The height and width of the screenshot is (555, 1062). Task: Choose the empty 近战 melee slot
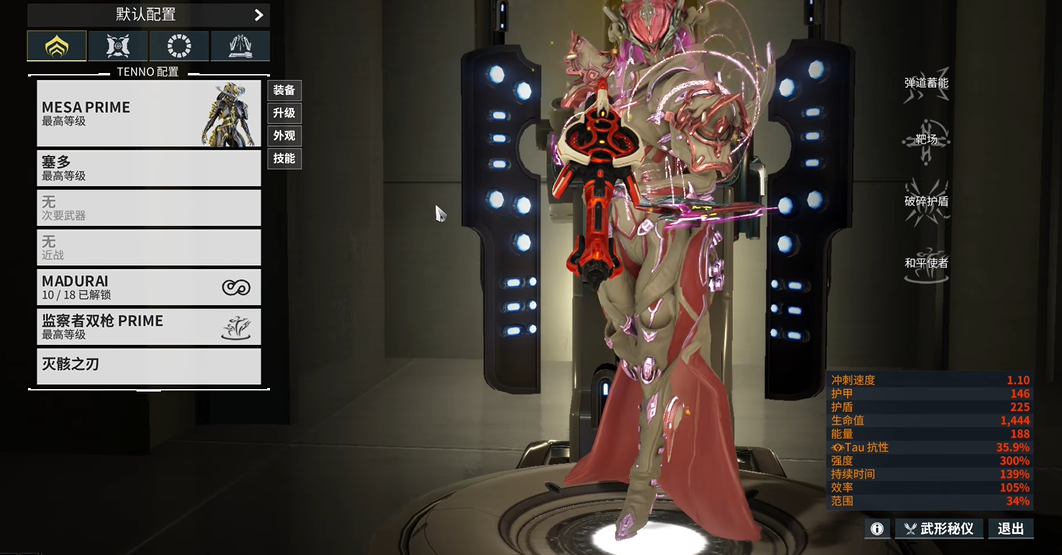pyautogui.click(x=148, y=247)
